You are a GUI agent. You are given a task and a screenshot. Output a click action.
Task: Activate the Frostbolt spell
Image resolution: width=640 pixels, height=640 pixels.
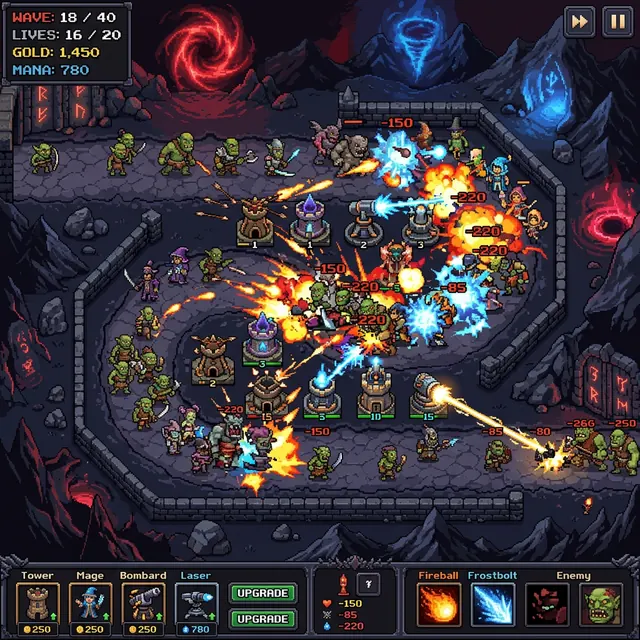(x=492, y=604)
